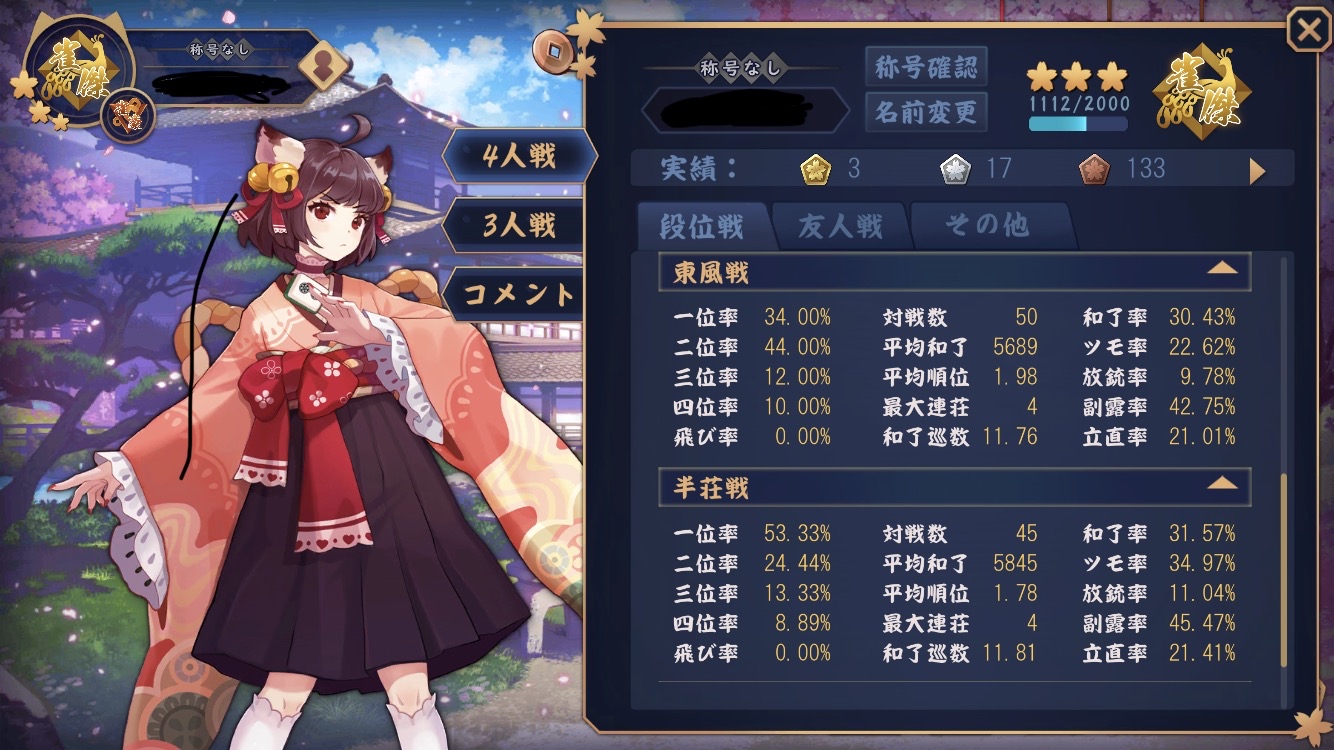Switch to the 3人戦 stats
Screen dimensions: 1334x750
(519, 225)
